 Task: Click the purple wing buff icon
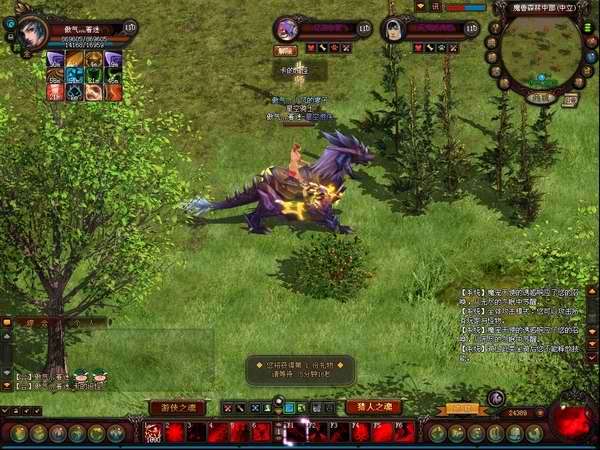[x=55, y=59]
